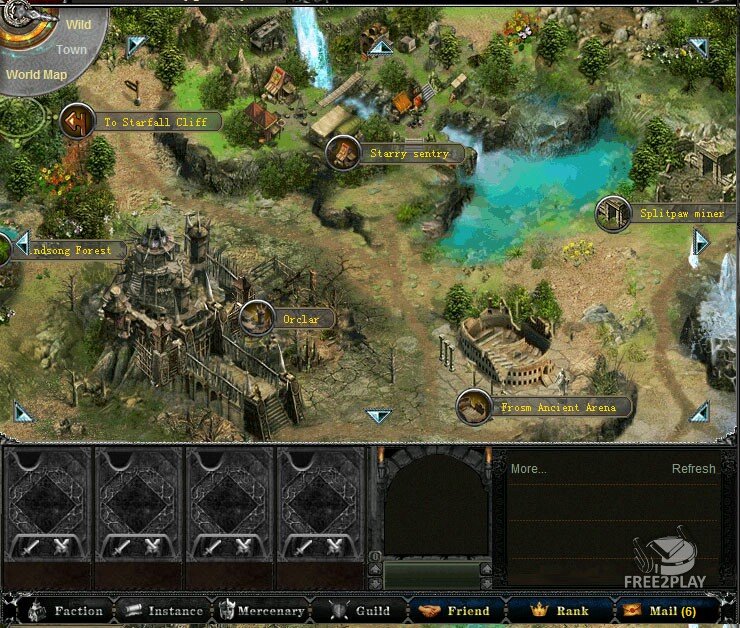Refresh the message panel
The width and height of the screenshot is (740, 628).
[693, 468]
